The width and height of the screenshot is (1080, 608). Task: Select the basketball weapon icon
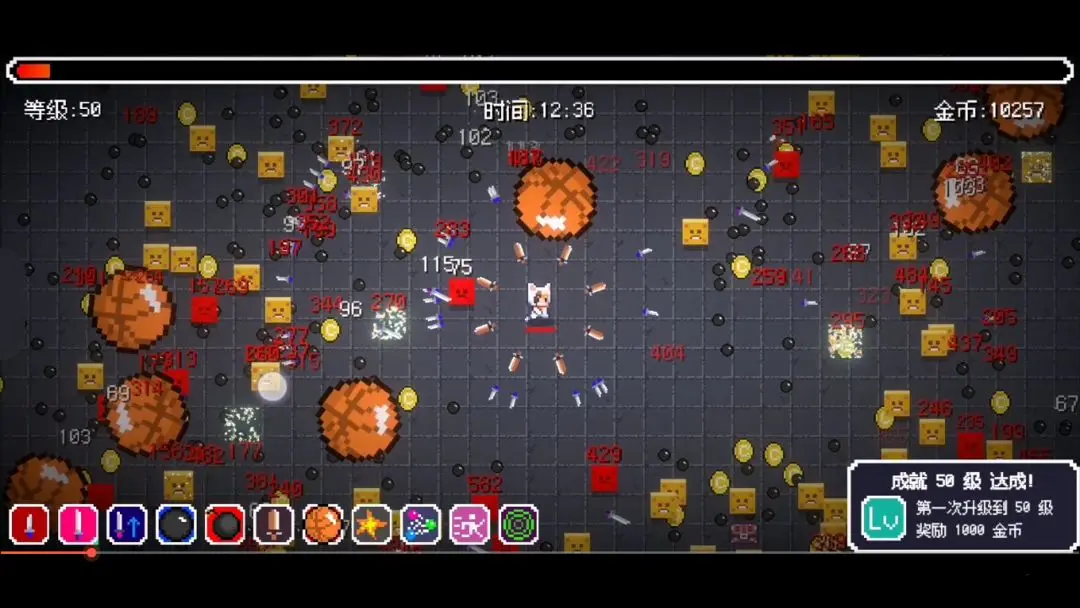323,525
